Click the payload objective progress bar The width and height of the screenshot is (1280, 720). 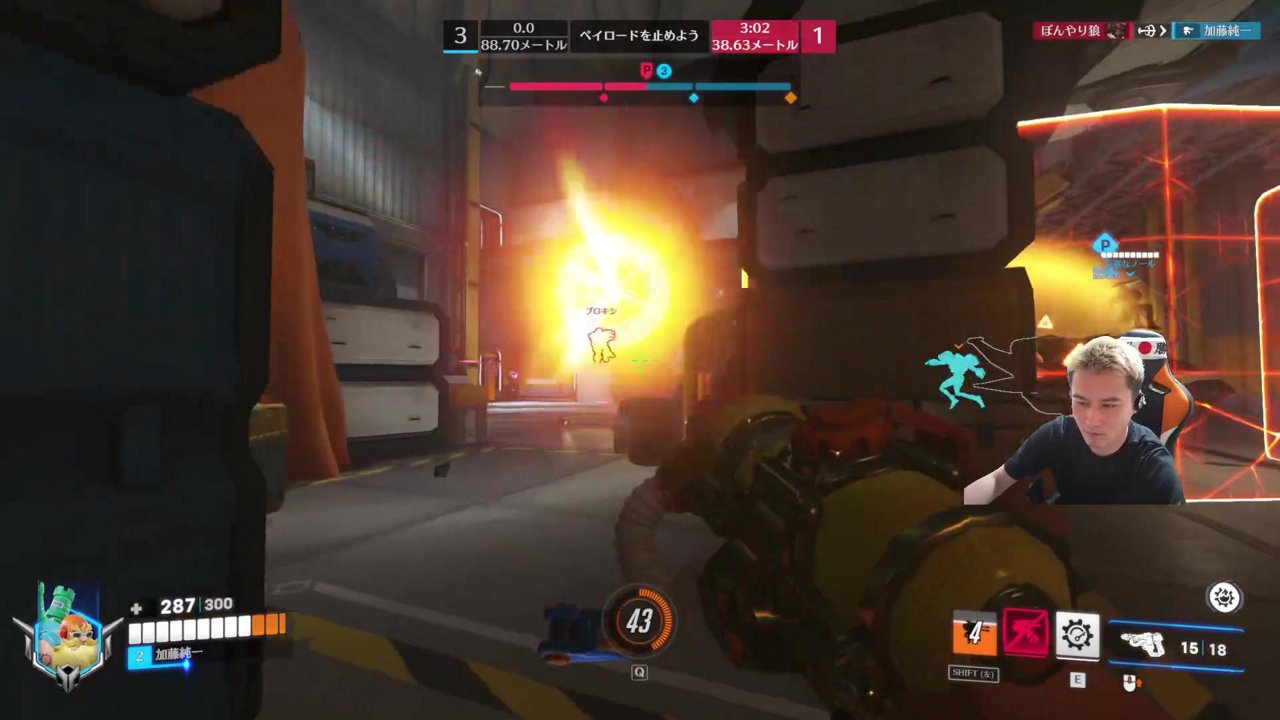(x=650, y=87)
